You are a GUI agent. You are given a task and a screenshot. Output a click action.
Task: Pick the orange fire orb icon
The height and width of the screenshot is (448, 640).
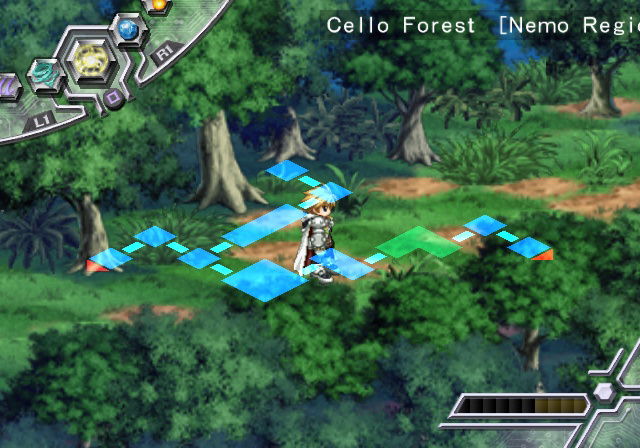(x=156, y=5)
